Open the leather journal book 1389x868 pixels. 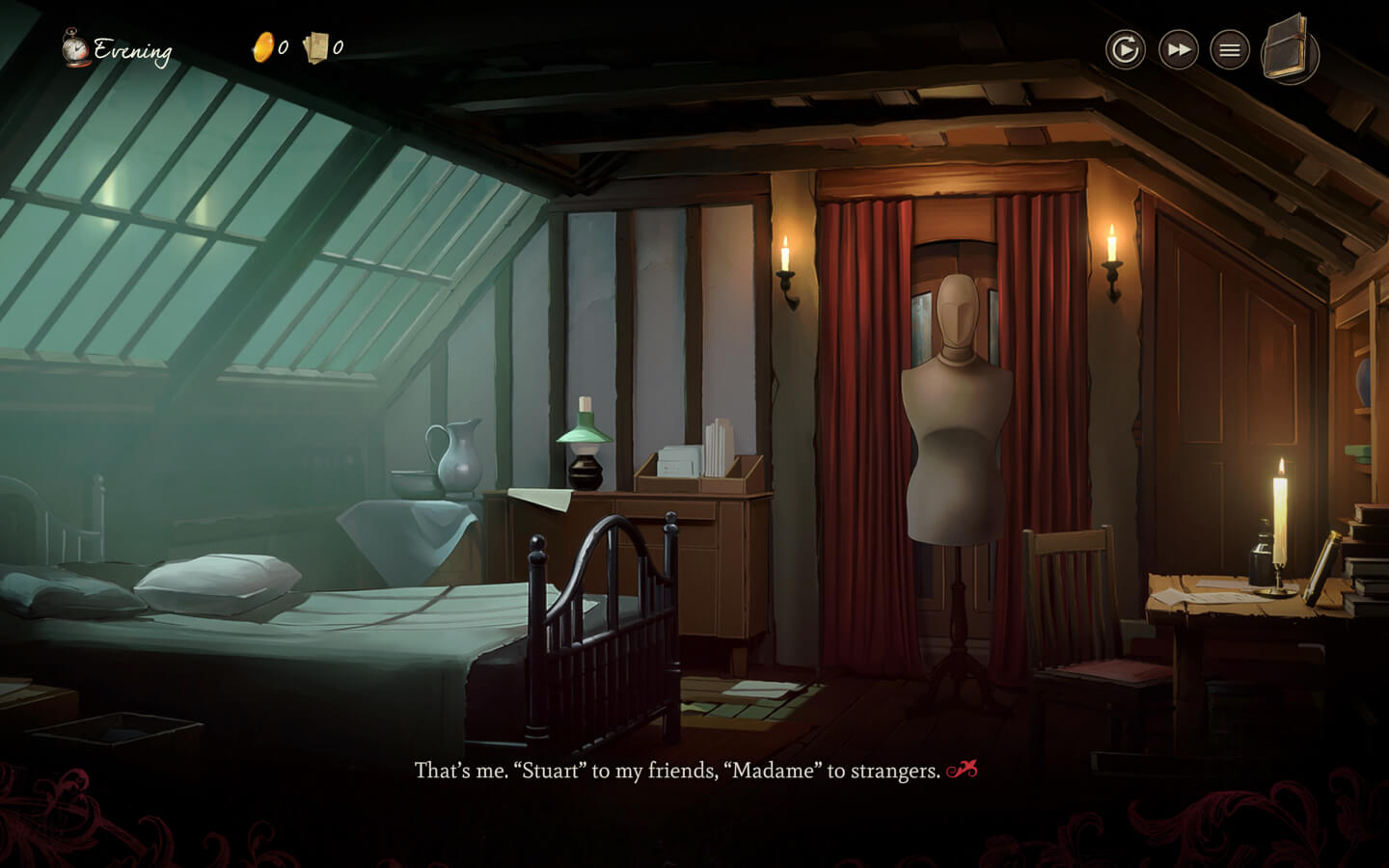pyautogui.click(x=1289, y=48)
